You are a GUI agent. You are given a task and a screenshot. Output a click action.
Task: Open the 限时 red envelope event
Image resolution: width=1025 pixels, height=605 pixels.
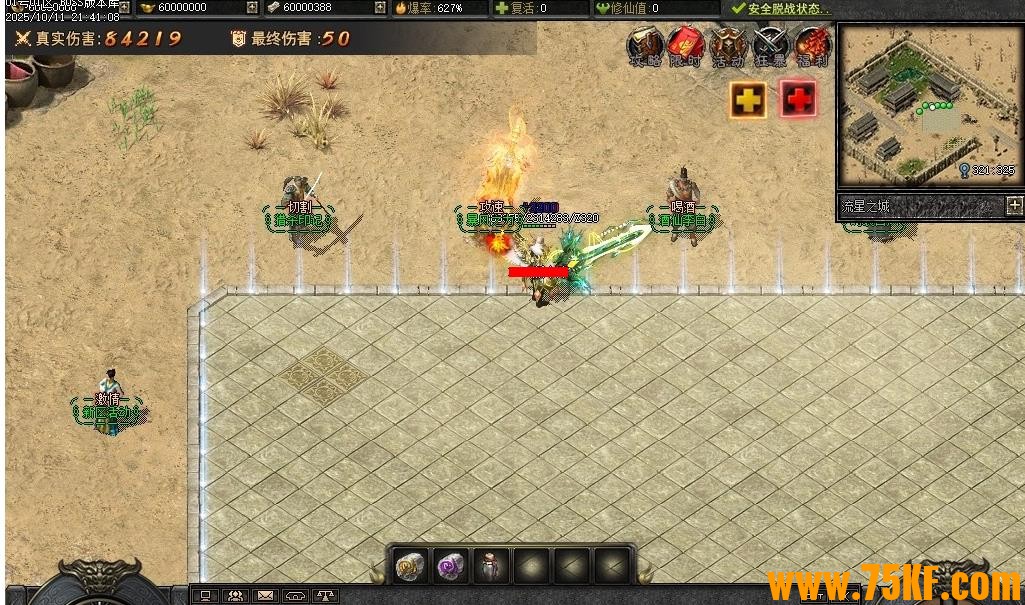point(687,46)
